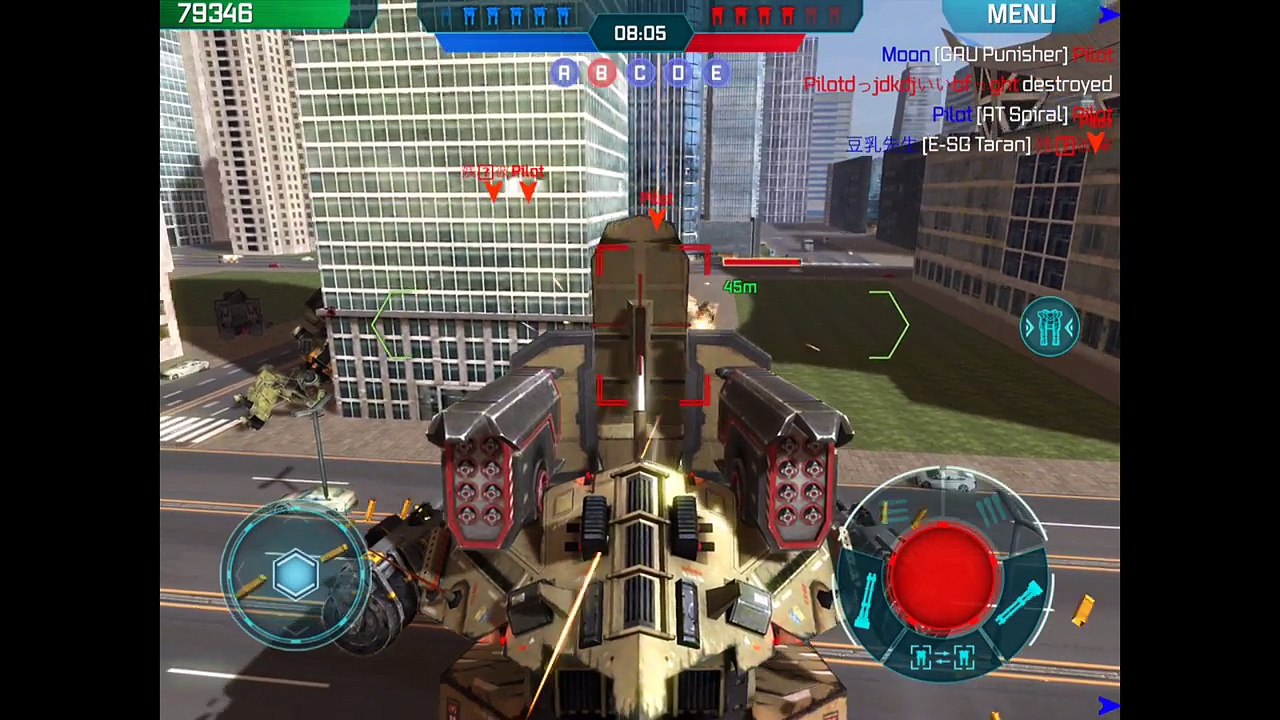1280x720 pixels.
Task: Activate the weapon segment with three horizontal bars
Action: [895, 512]
